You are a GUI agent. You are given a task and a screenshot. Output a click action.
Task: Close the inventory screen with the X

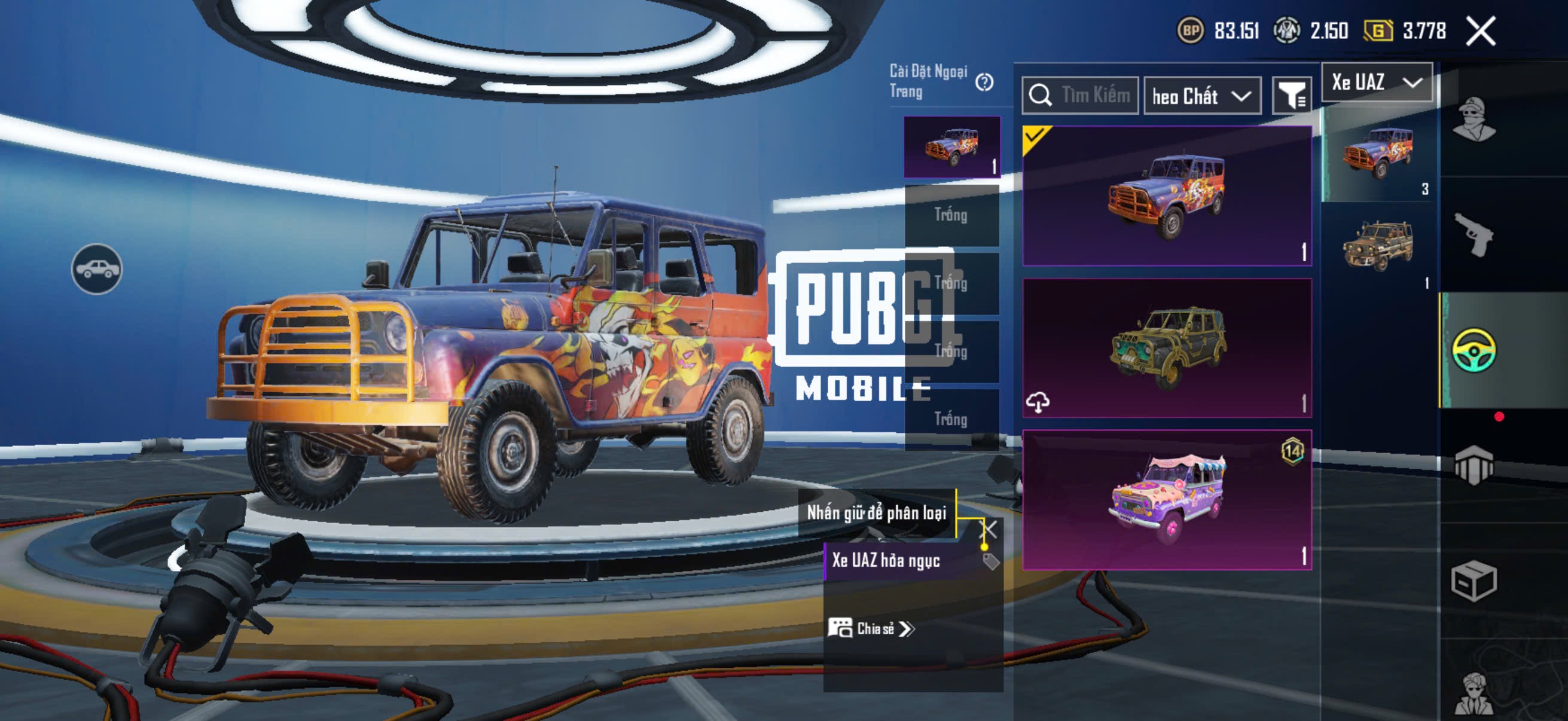pyautogui.click(x=1480, y=31)
